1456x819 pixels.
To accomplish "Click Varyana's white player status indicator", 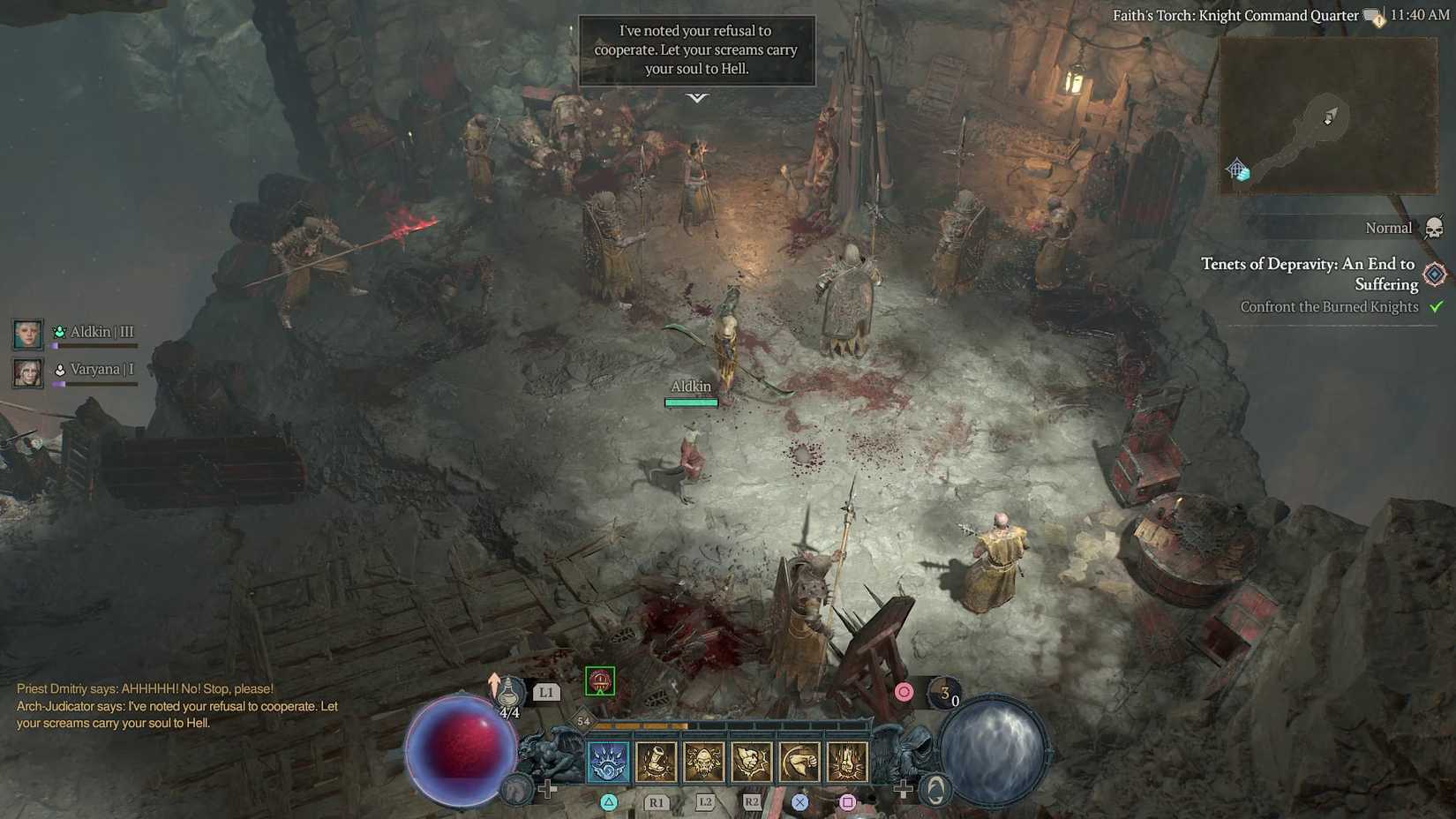I will pyautogui.click(x=59, y=369).
